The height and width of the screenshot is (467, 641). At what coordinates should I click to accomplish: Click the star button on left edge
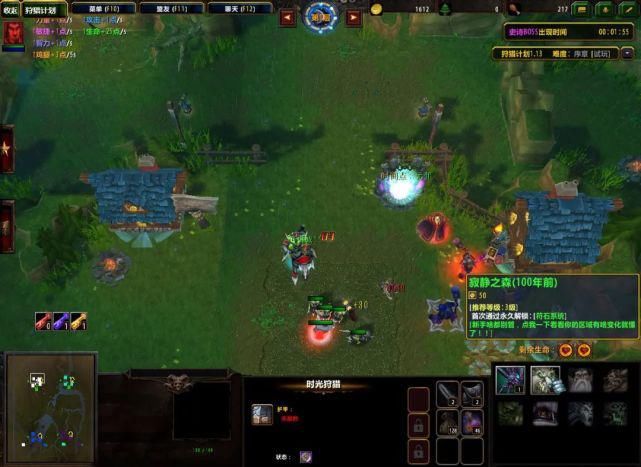tap(7, 149)
